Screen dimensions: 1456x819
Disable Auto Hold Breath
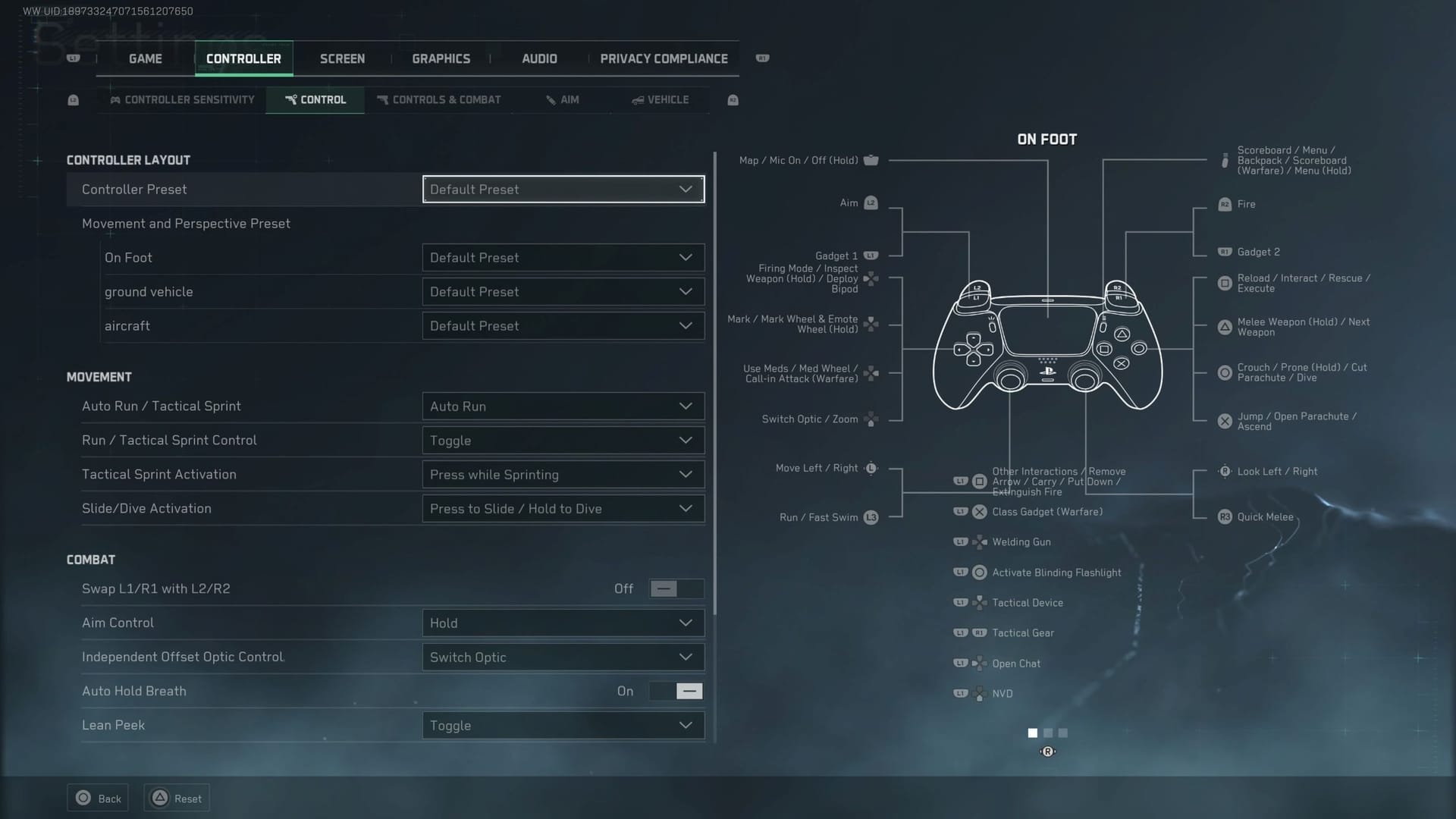coord(675,691)
